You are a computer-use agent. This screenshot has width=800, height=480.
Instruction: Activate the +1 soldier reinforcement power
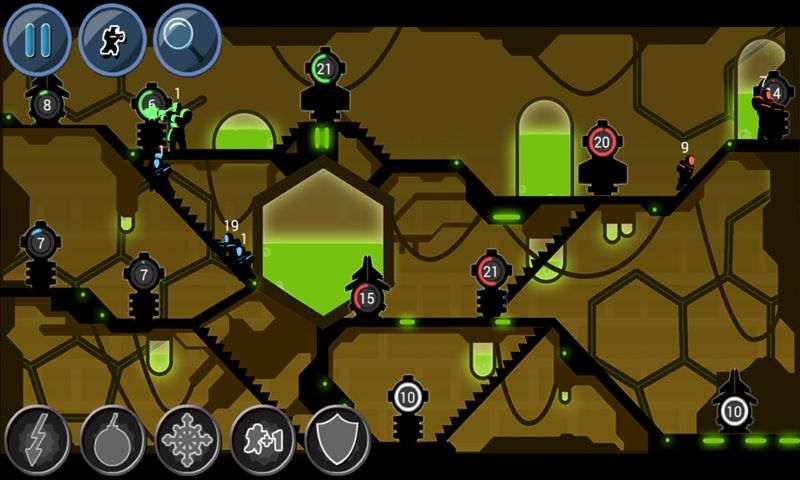262,438
